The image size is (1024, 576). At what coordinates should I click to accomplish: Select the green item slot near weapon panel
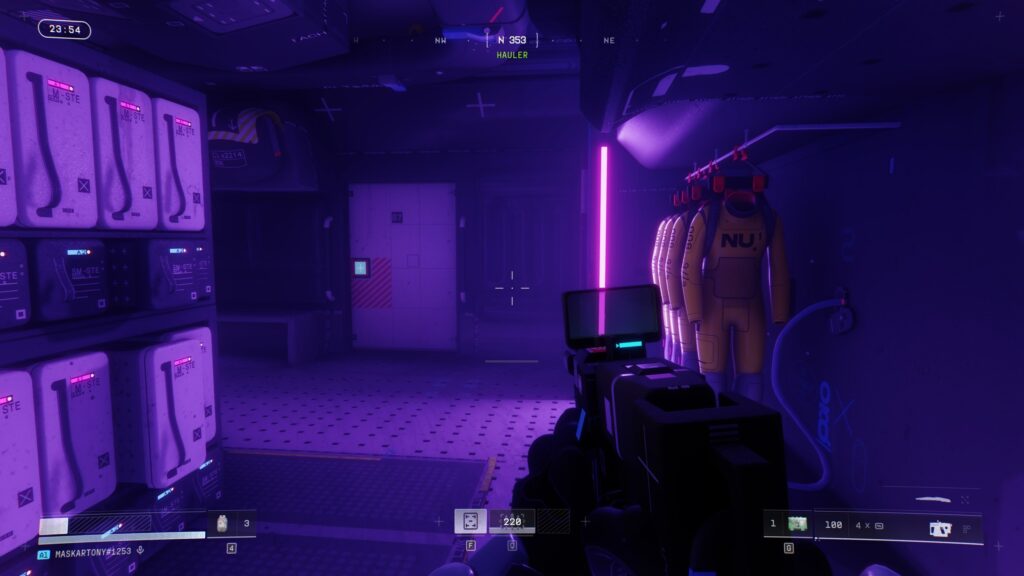pos(797,524)
